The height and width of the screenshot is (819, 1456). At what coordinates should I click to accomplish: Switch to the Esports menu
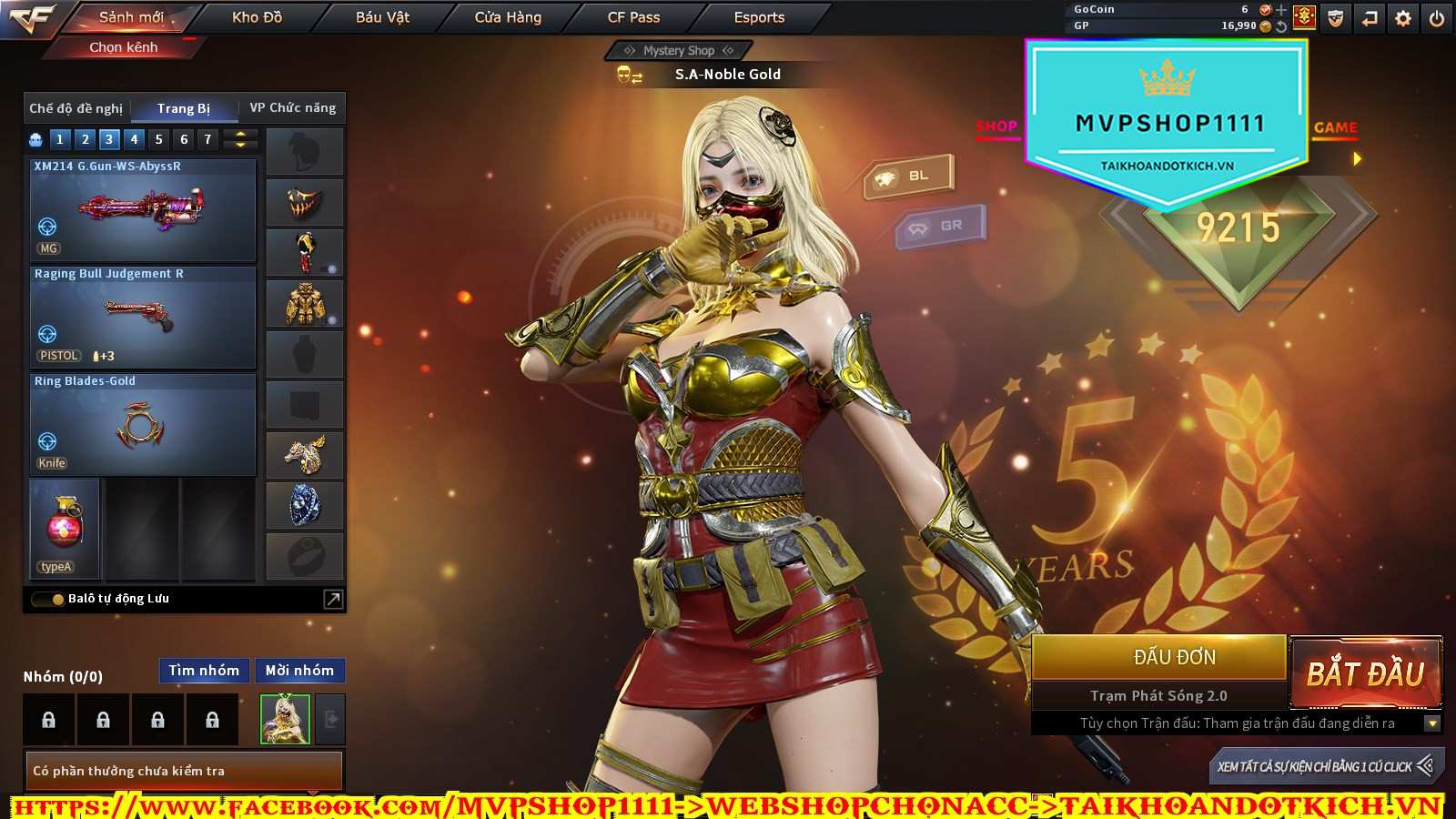759,17
